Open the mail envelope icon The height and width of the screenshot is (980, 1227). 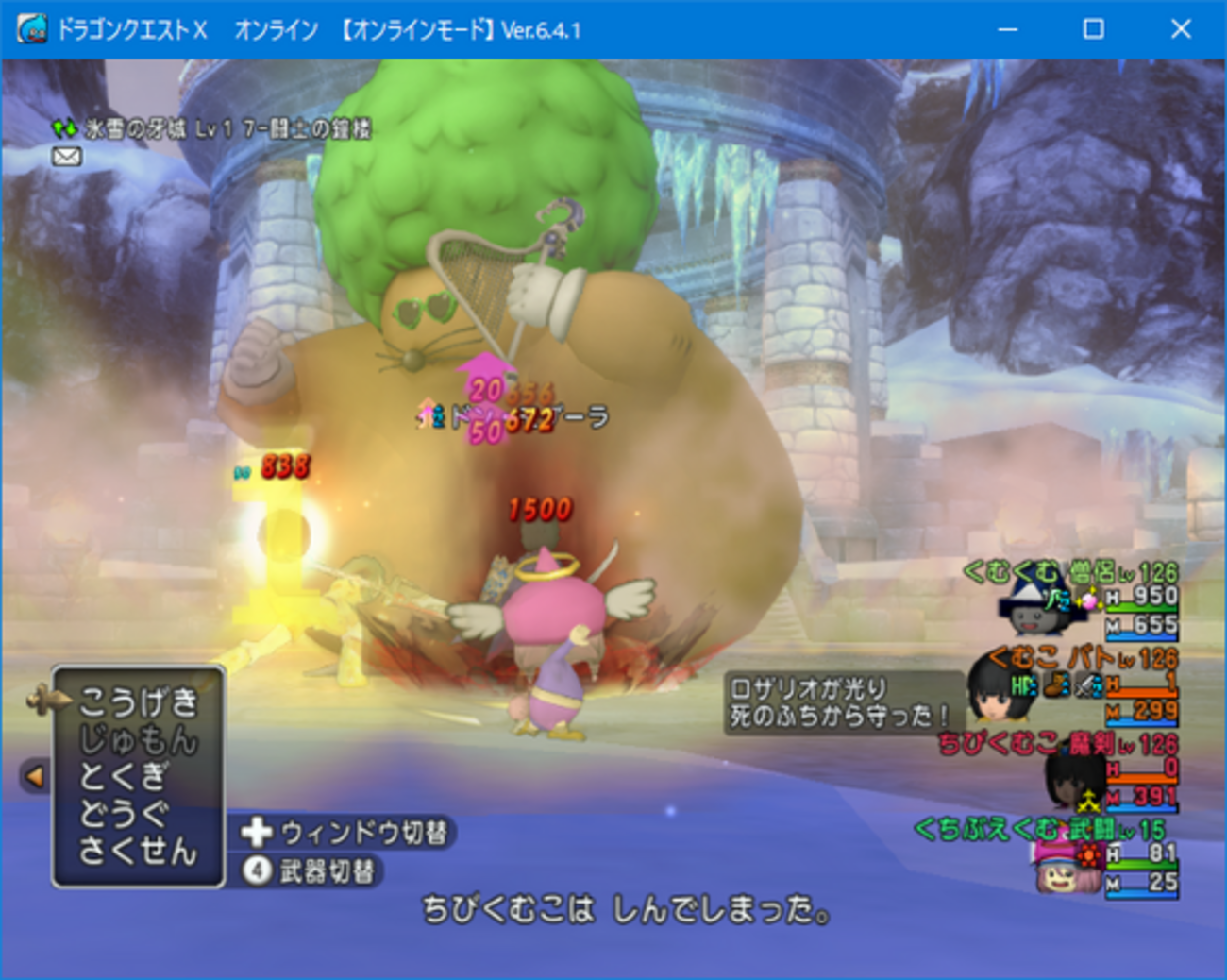tap(67, 155)
